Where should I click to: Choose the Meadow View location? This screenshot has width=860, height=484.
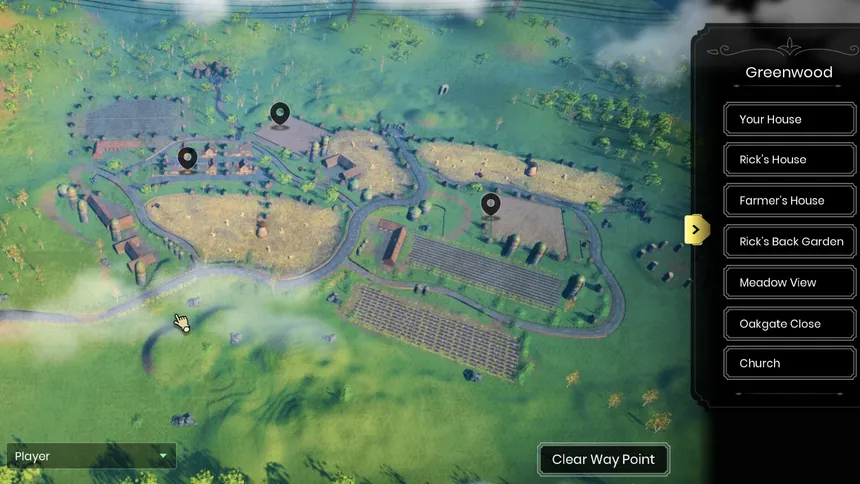[x=790, y=283]
